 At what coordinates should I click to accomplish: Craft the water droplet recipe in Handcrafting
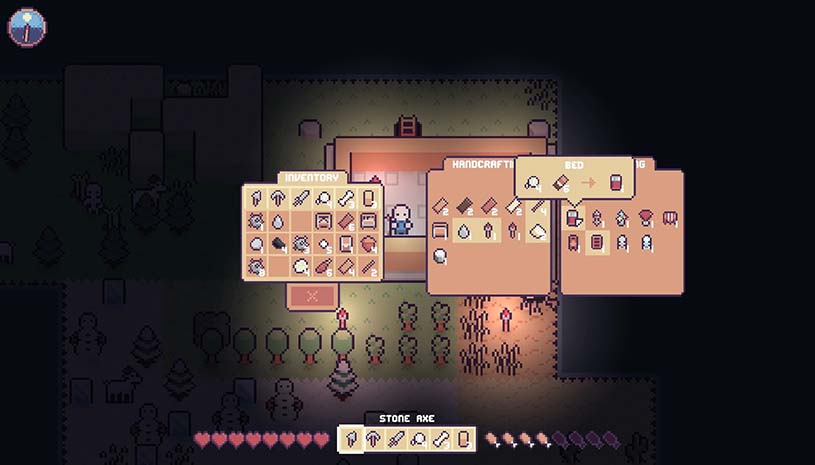point(465,231)
